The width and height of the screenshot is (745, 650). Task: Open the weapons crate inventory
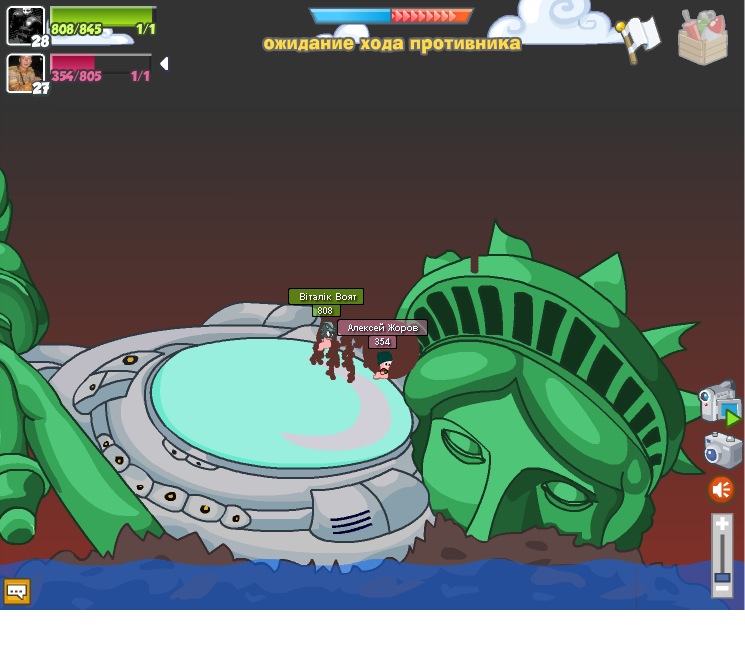coord(702,38)
